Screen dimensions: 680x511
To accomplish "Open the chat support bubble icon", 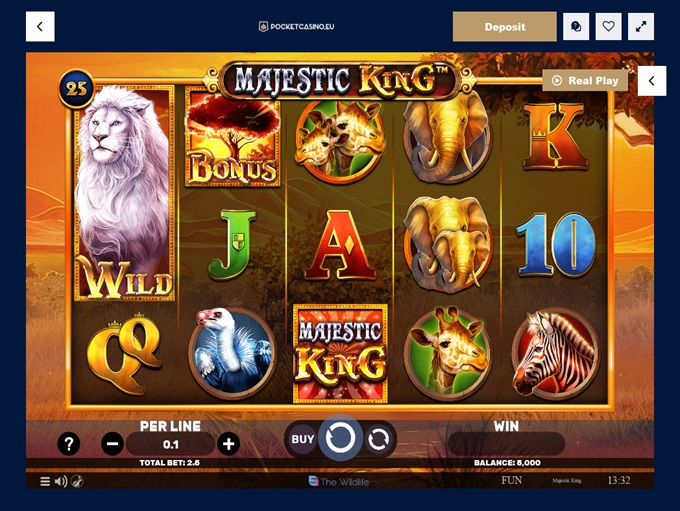I will click(576, 27).
